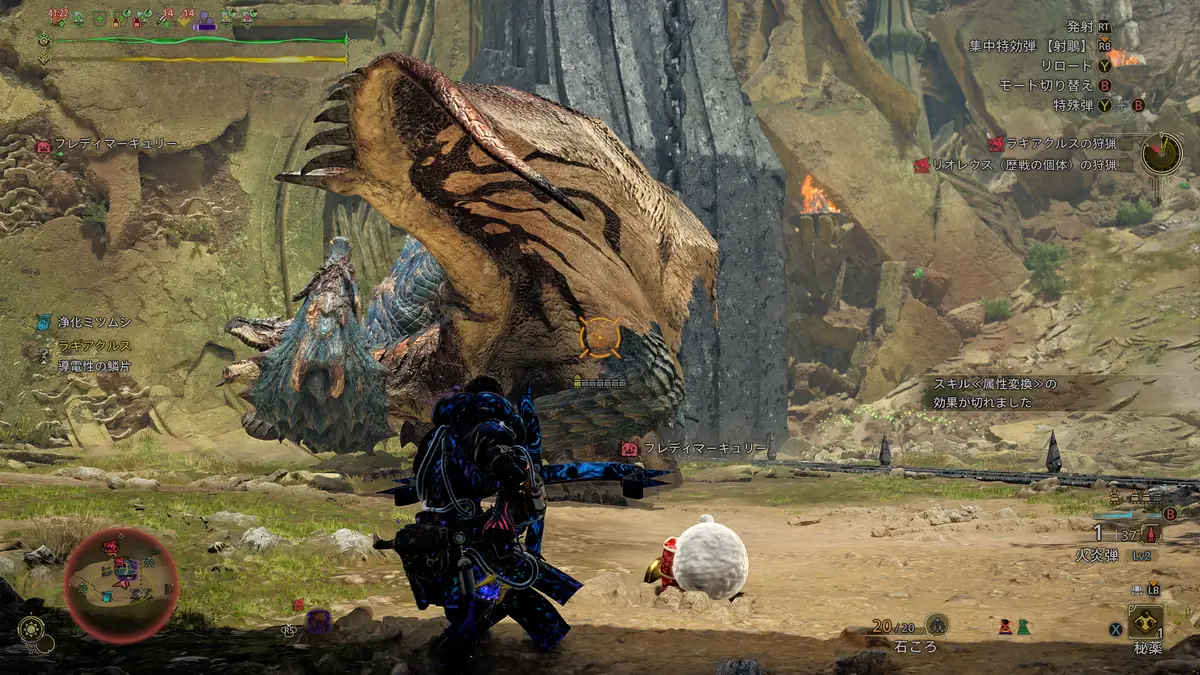The width and height of the screenshot is (1200, 675).
Task: Click the 浄化ミツムシ pickup notification
Action: [83, 322]
